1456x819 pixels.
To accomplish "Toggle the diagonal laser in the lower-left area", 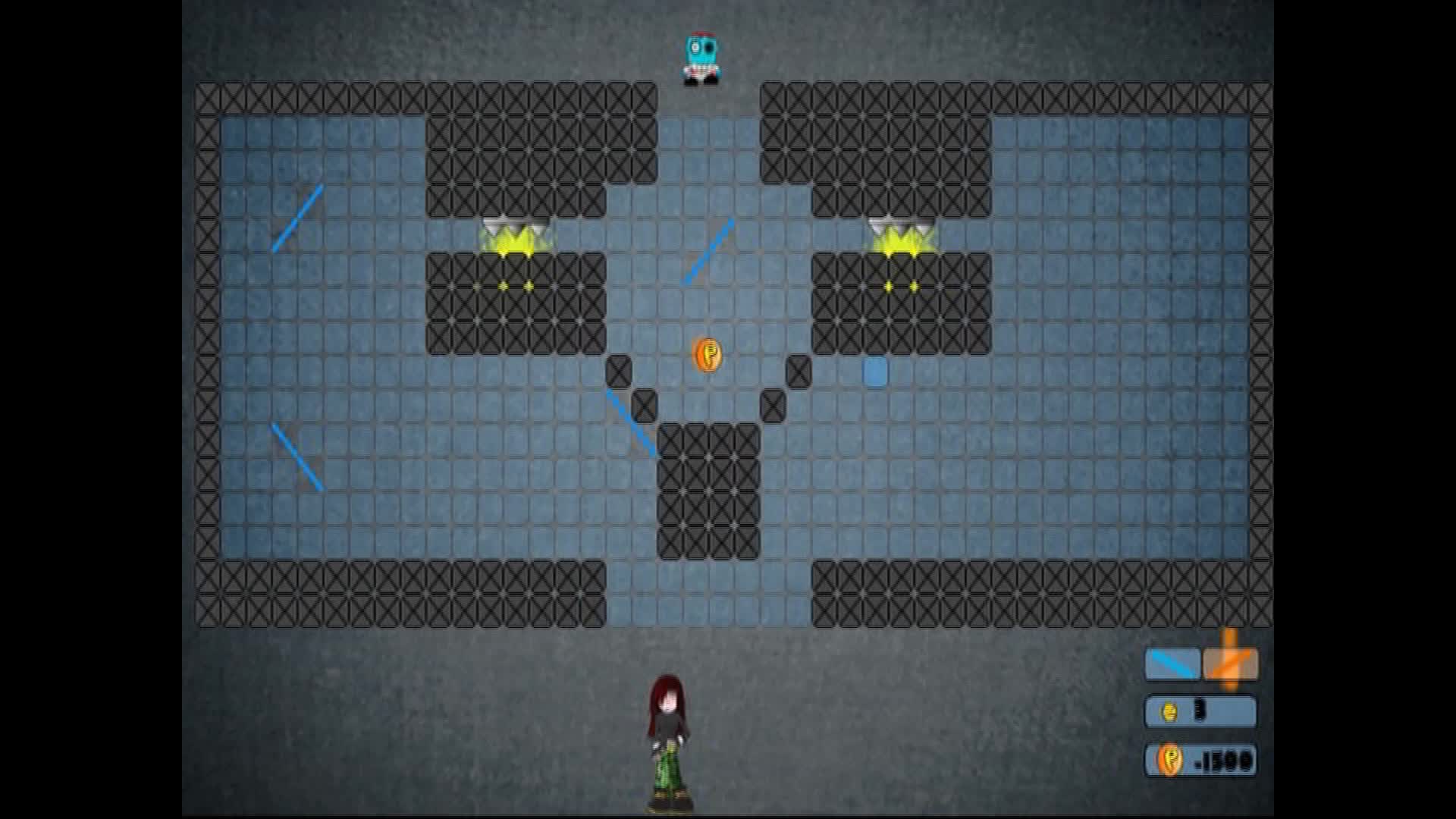I will [297, 455].
